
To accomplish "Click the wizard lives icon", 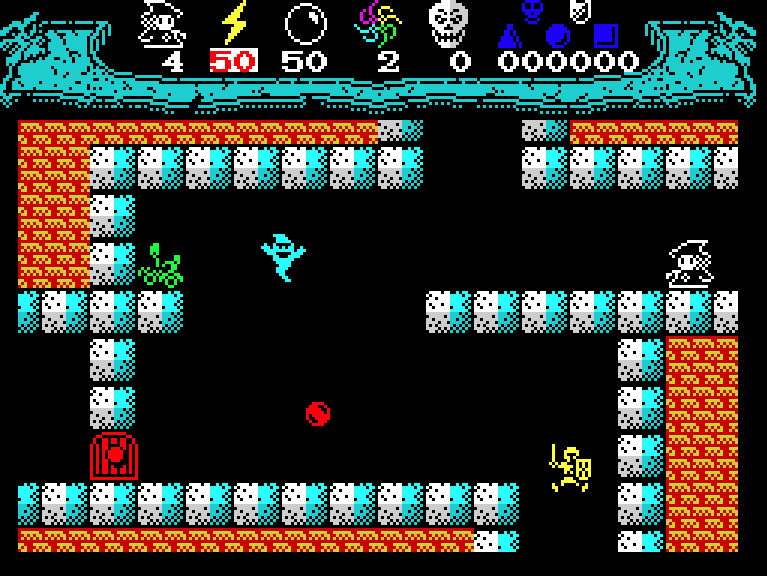I will 162,23.
